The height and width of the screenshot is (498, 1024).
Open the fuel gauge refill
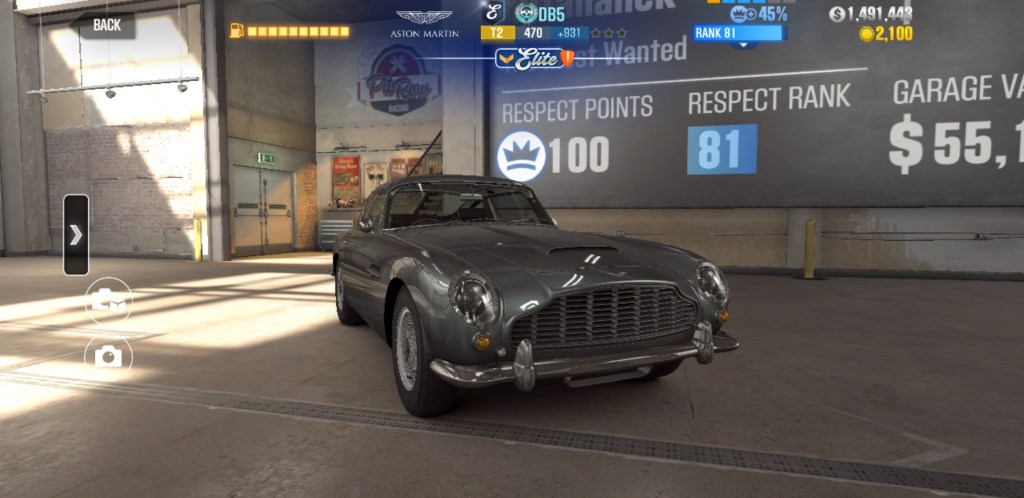coord(290,31)
